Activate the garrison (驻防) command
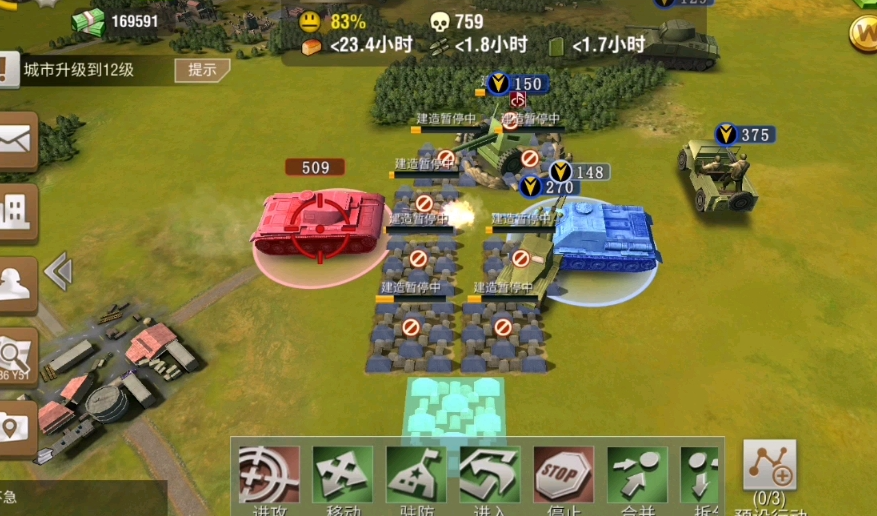877x516 pixels. 416,476
